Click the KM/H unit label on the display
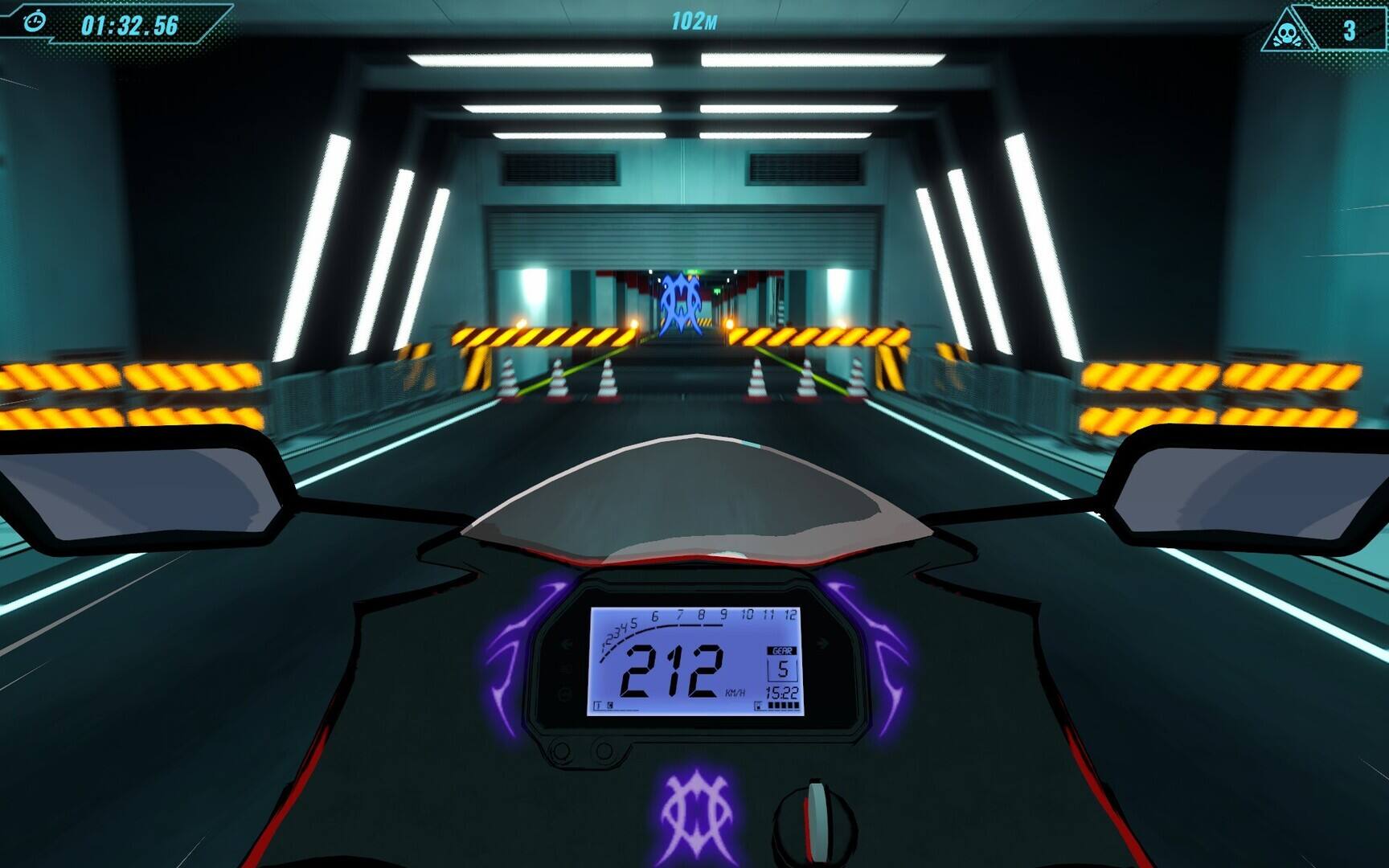This screenshot has width=1389, height=868. 735,692
